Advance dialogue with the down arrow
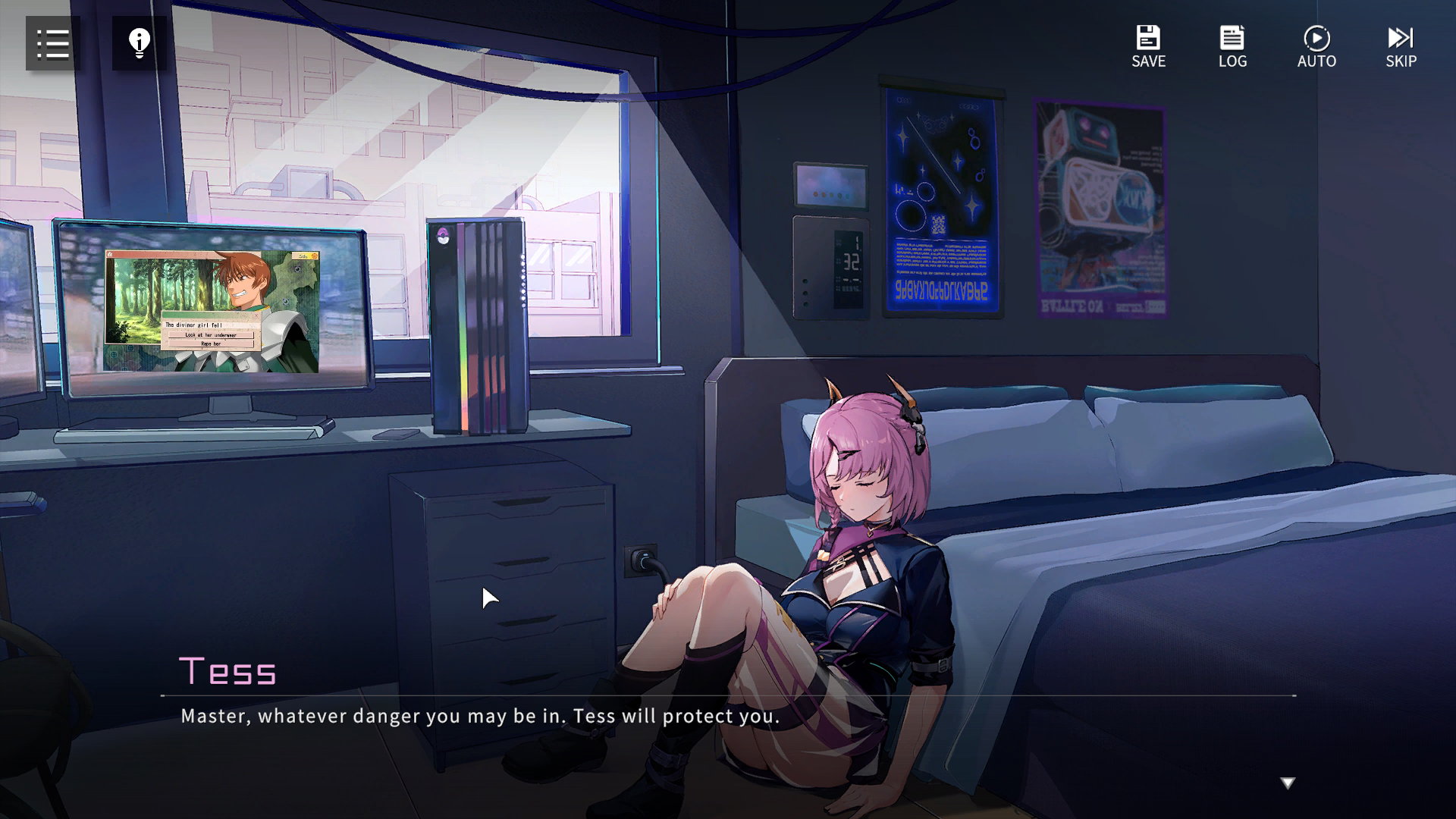This screenshot has width=1456, height=819. 1288,783
